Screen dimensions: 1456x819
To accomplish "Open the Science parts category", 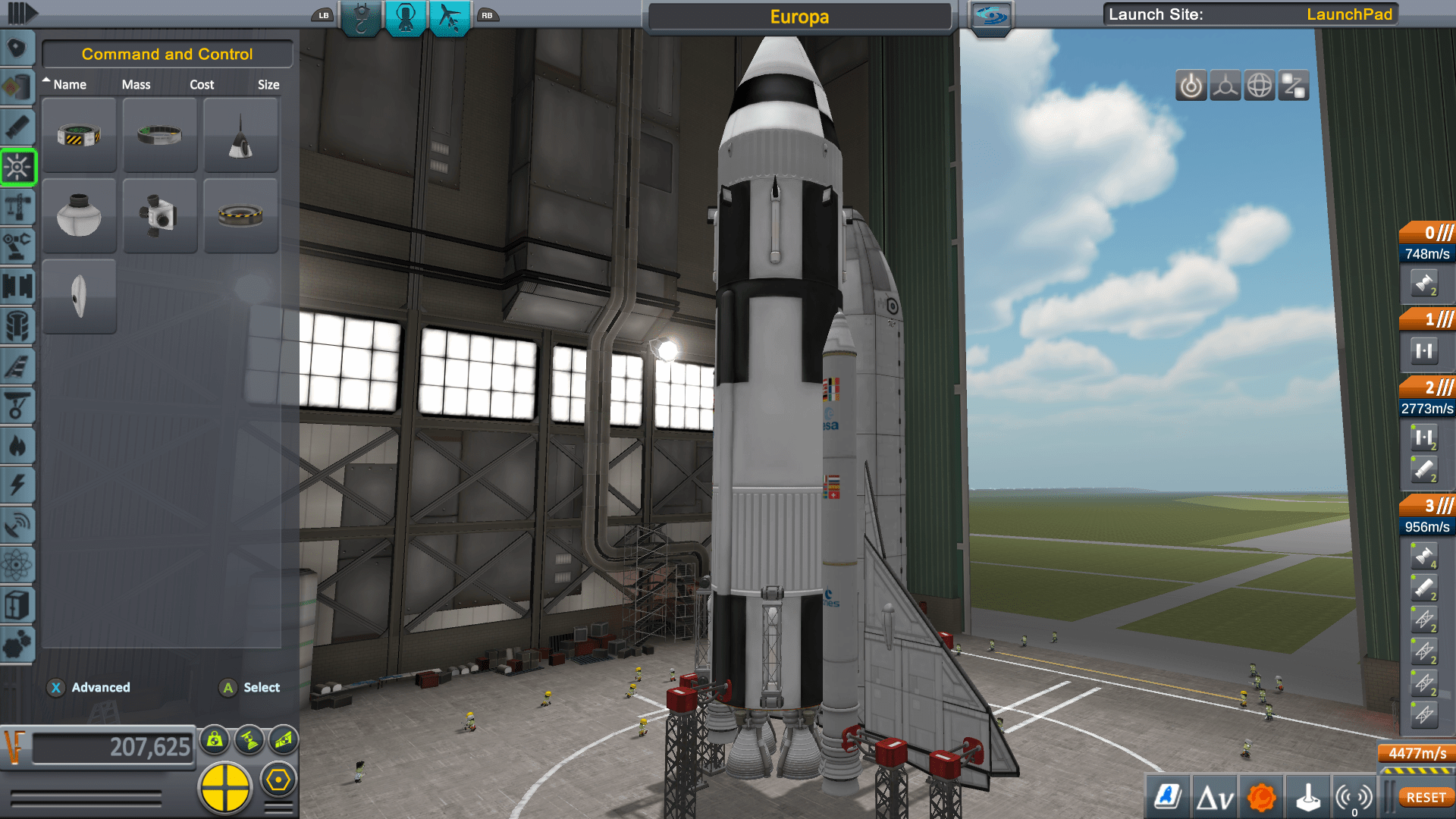I will pos(18,564).
